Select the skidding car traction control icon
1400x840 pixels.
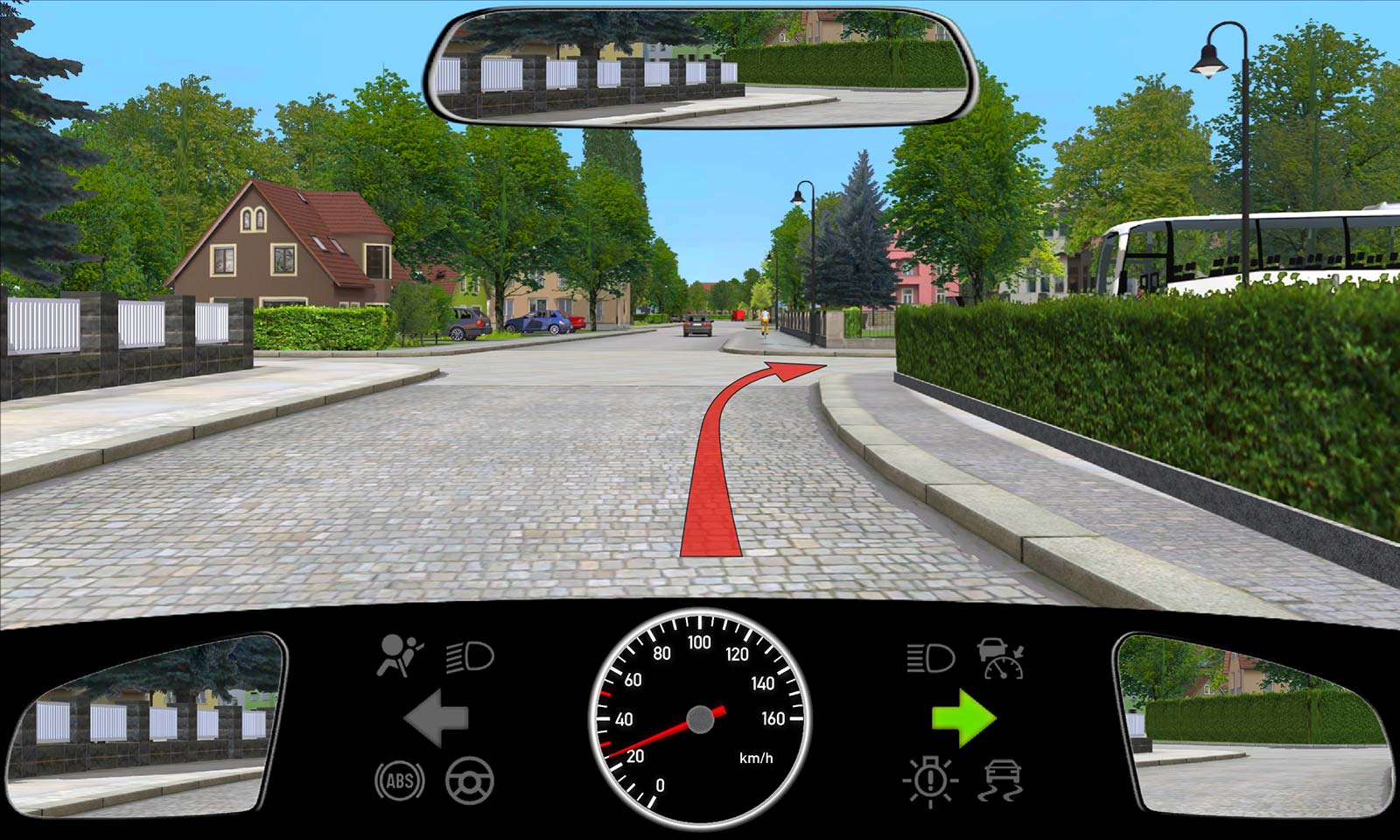[1003, 780]
